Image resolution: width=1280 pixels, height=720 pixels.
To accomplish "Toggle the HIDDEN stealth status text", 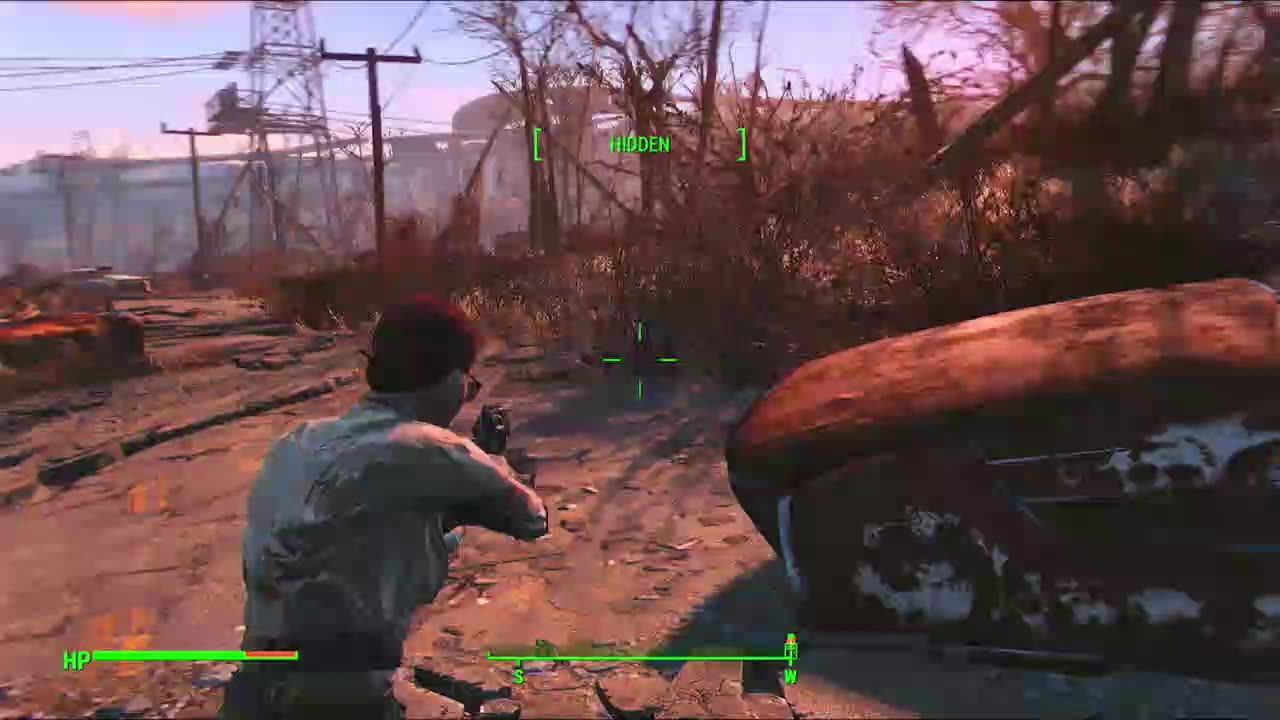I will pos(639,144).
